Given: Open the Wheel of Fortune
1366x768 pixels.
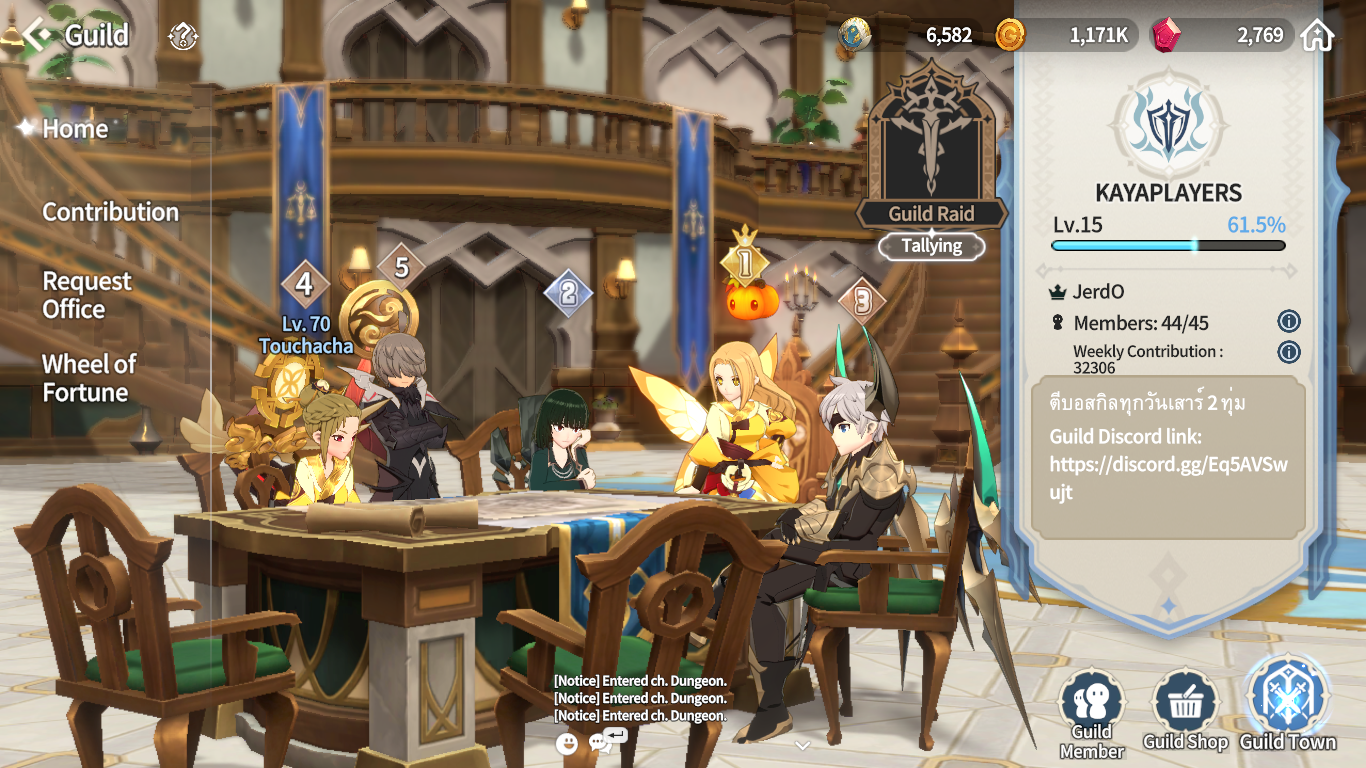Looking at the screenshot, I should [89, 378].
